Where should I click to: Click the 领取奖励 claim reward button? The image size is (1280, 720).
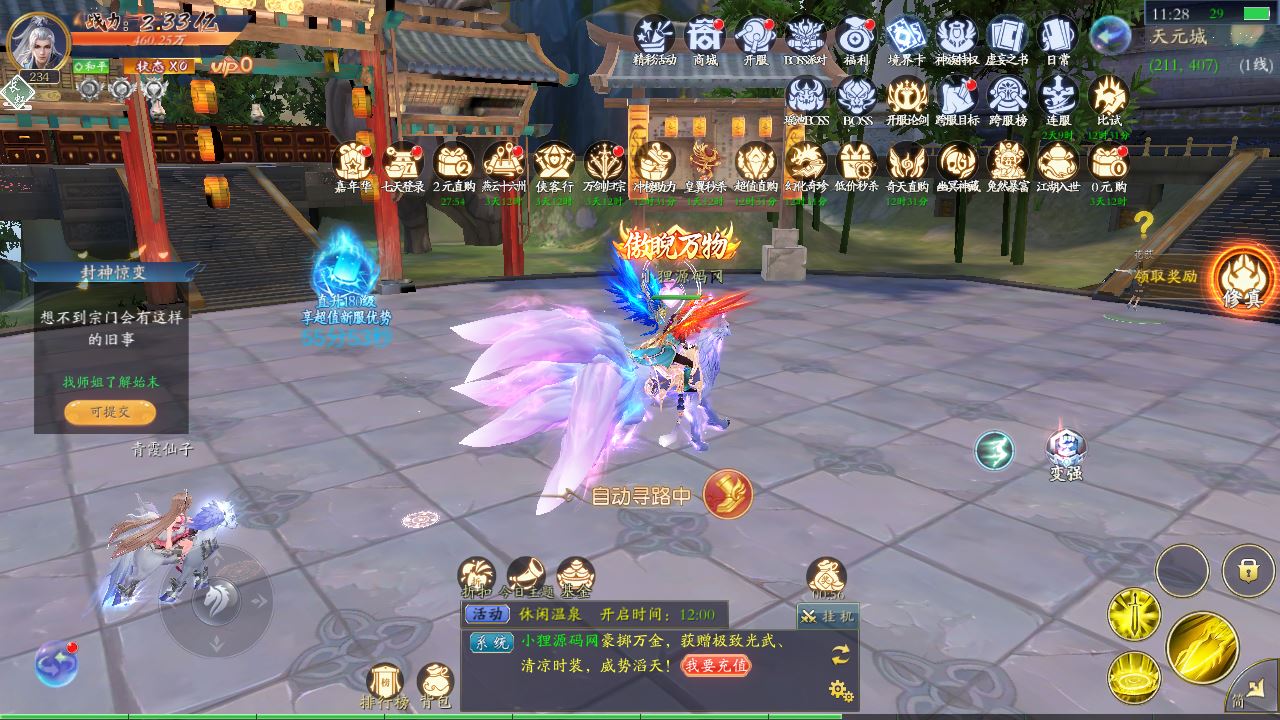pyautogui.click(x=1165, y=277)
